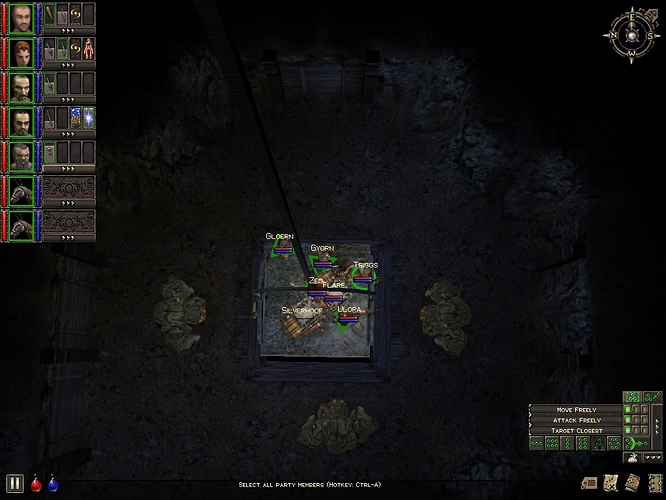
Task: Open the treasure map scroll
Action: point(610,482)
